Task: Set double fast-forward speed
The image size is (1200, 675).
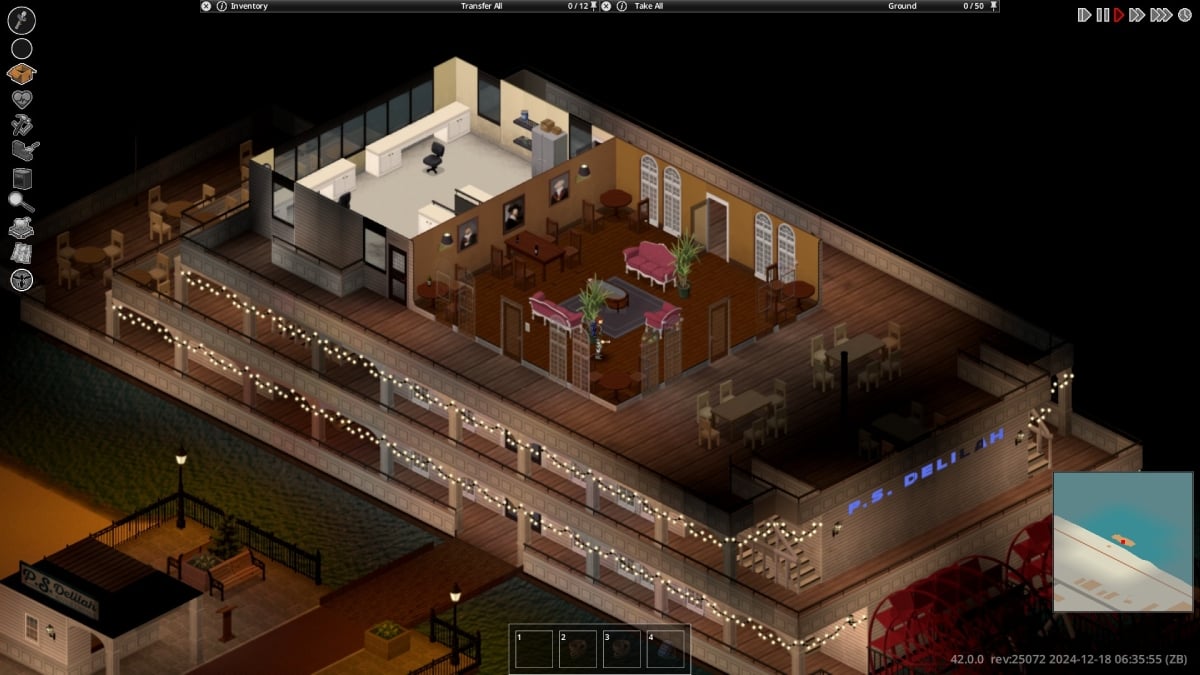Action: click(1137, 15)
